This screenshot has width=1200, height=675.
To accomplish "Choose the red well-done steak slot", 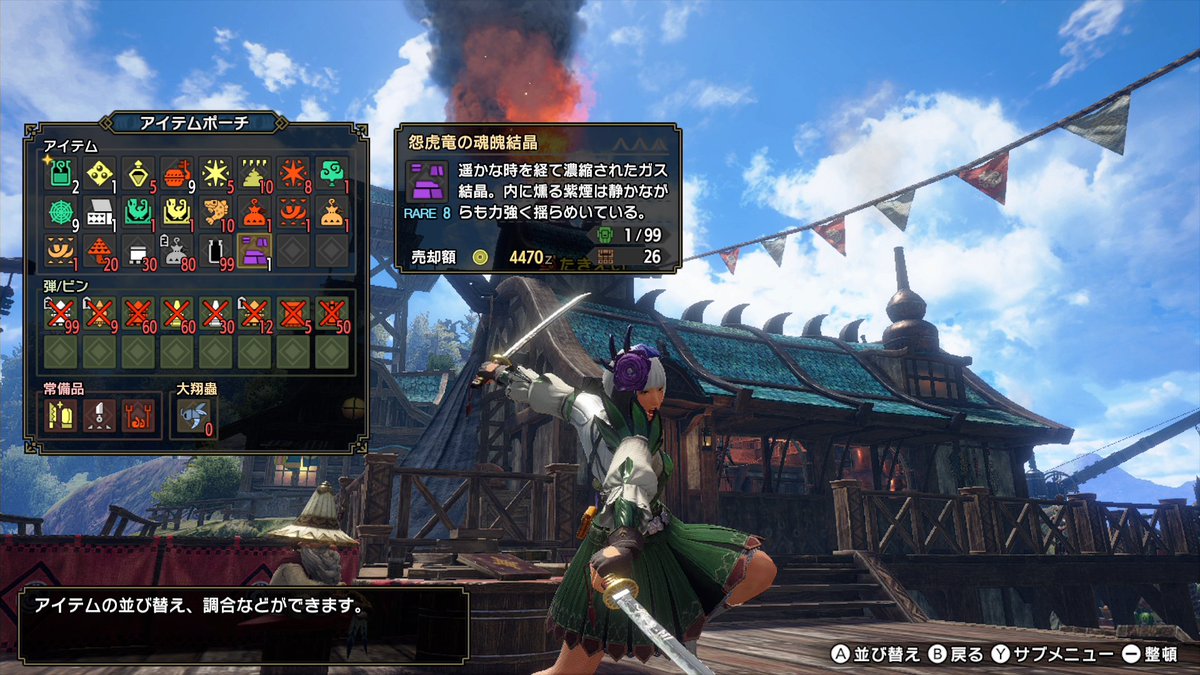I will click(177, 172).
